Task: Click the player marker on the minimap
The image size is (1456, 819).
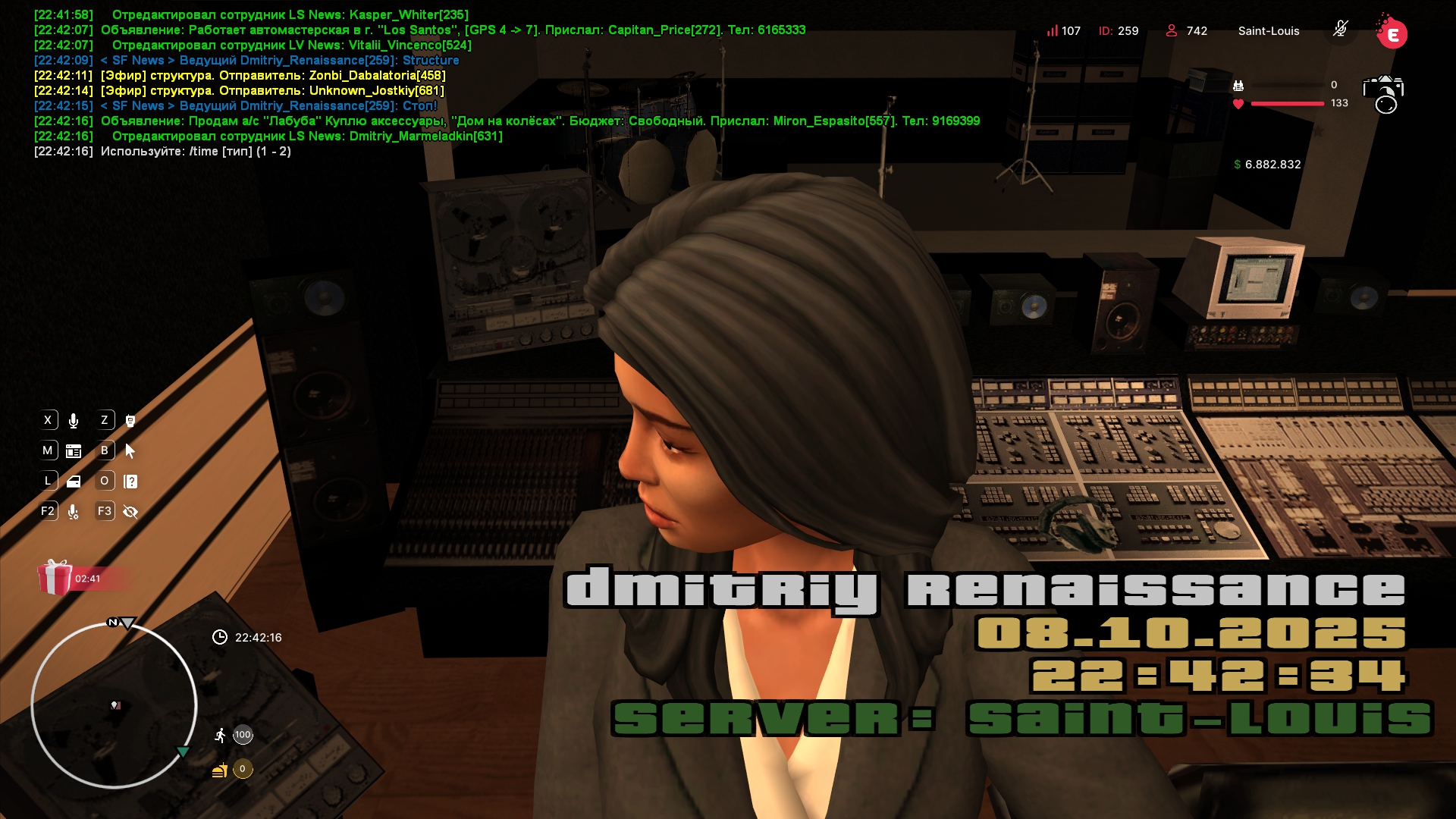Action: coord(115,705)
